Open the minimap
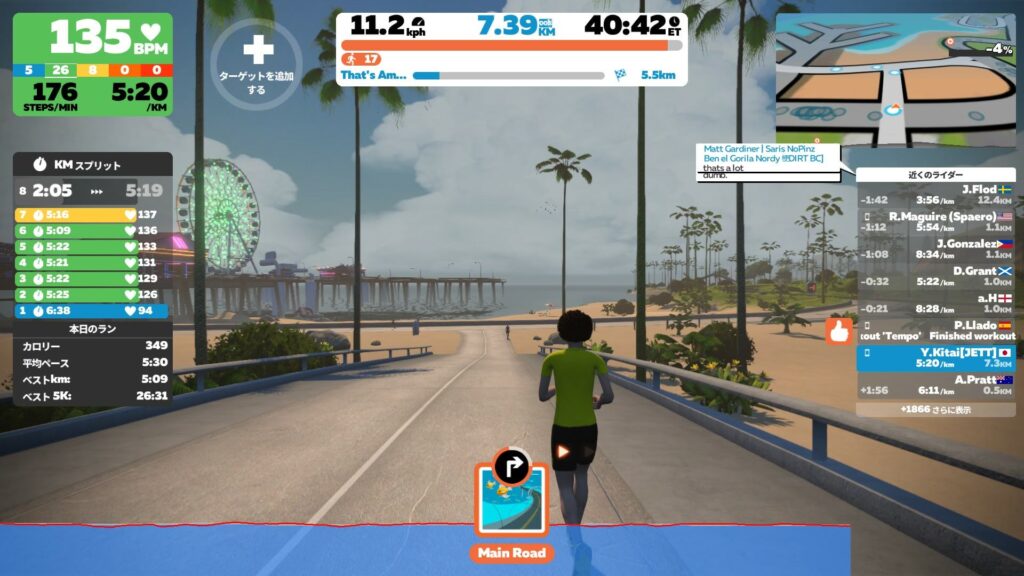 pyautogui.click(x=894, y=79)
